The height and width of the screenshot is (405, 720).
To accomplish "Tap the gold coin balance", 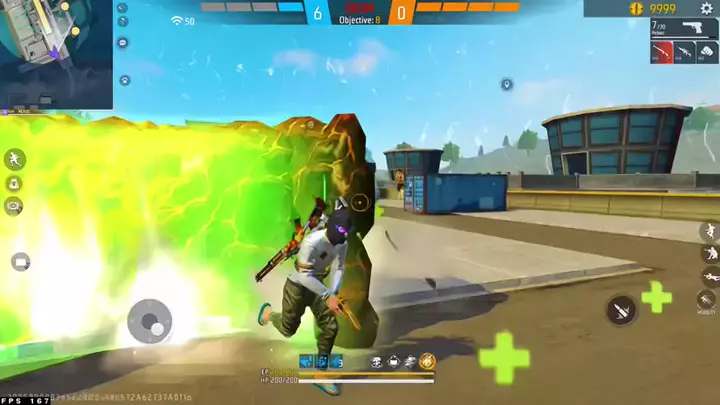I will point(661,9).
